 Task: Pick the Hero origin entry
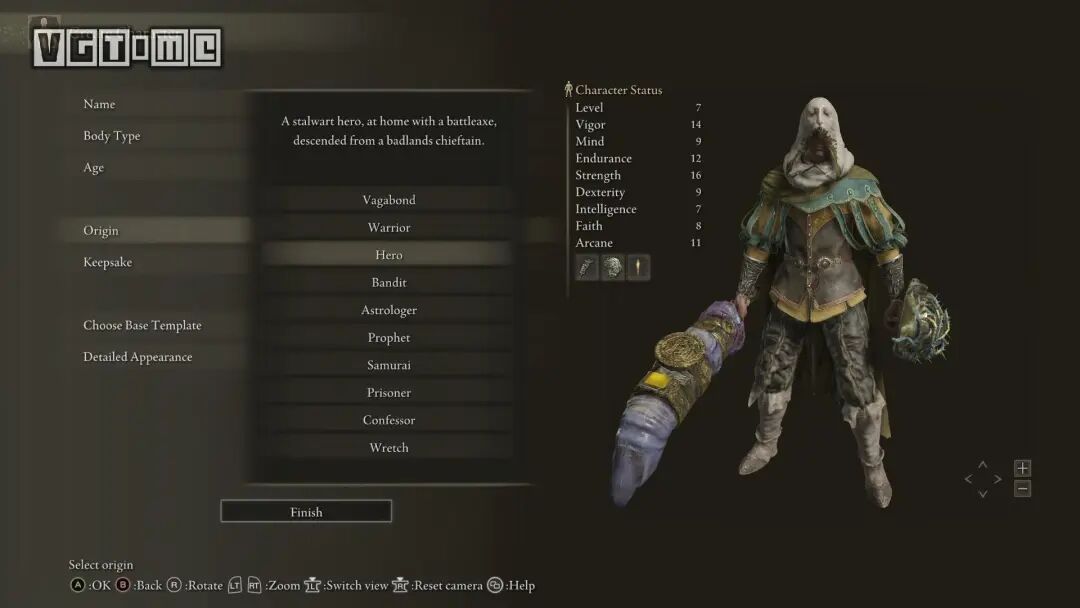click(388, 255)
